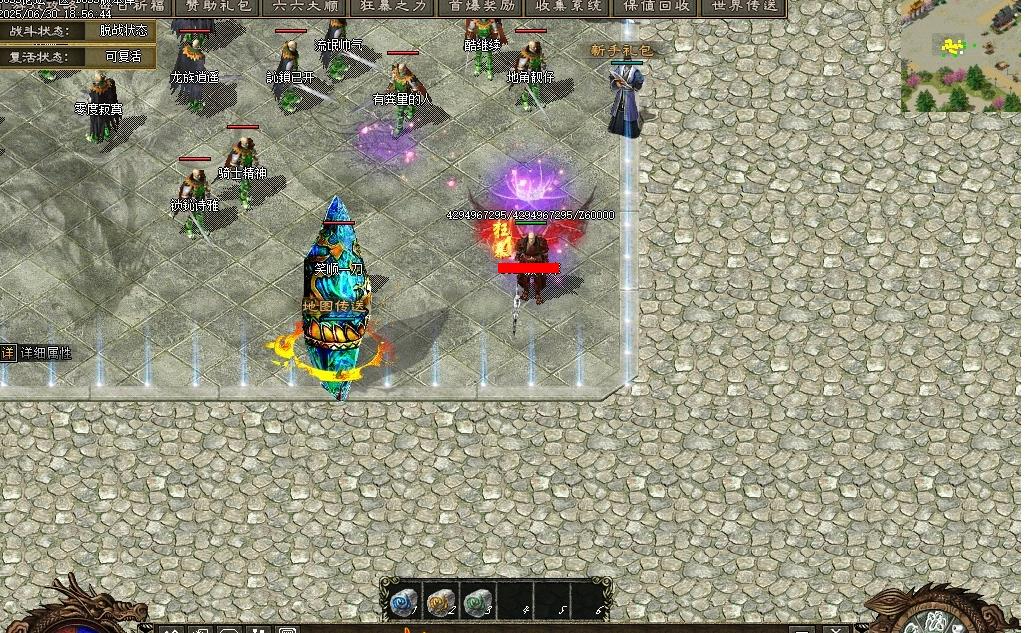Select the 狂暴之力 top menu button
This screenshot has width=1027, height=633.
pos(392,6)
